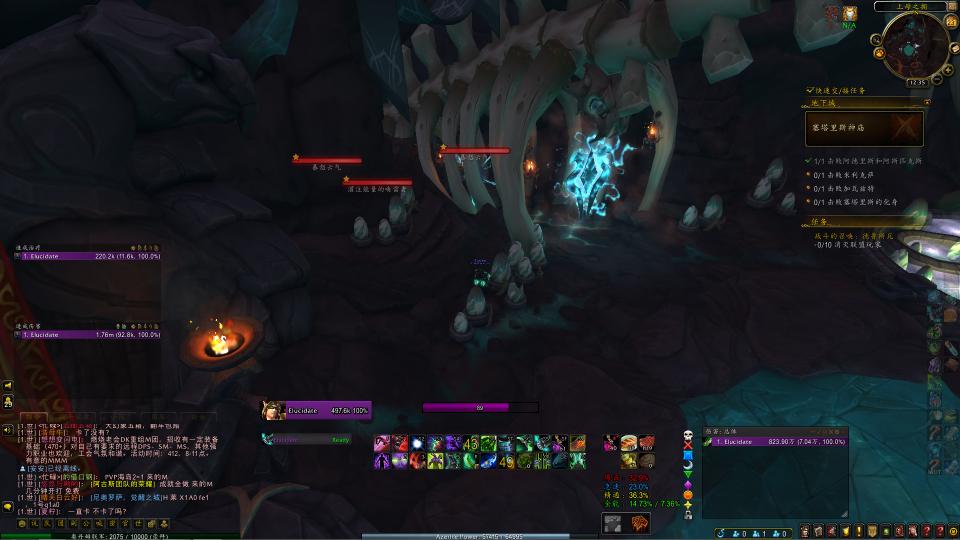Open the chat speech bubble menu
Viewport: 960px width, 540px height.
[x=7, y=507]
